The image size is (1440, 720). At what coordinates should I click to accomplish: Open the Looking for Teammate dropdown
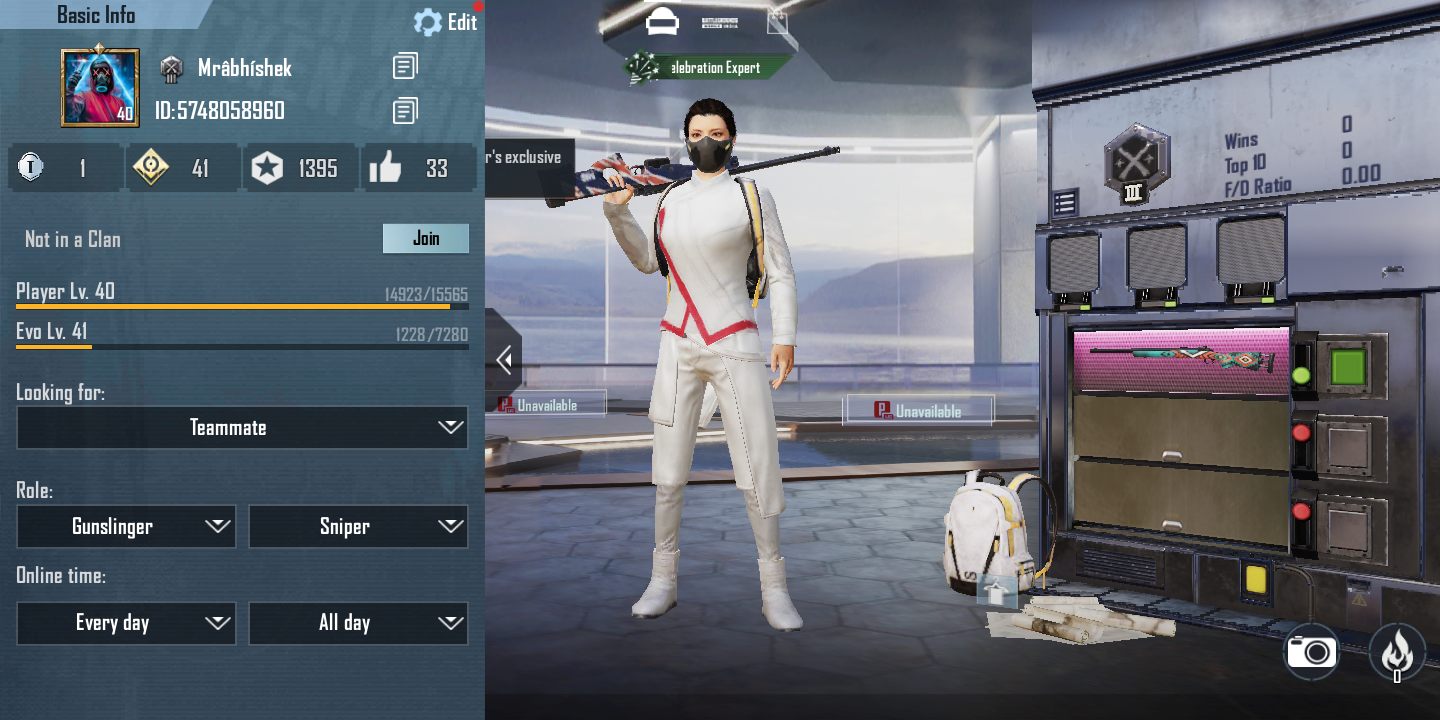point(242,428)
